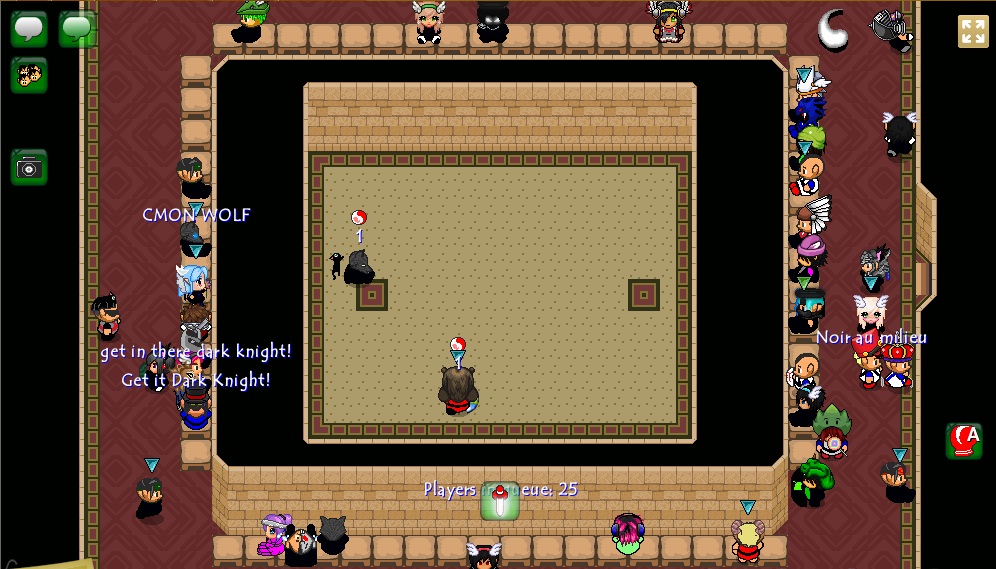
Task: Click the green speech bubble chat button
Action: (x=77, y=28)
